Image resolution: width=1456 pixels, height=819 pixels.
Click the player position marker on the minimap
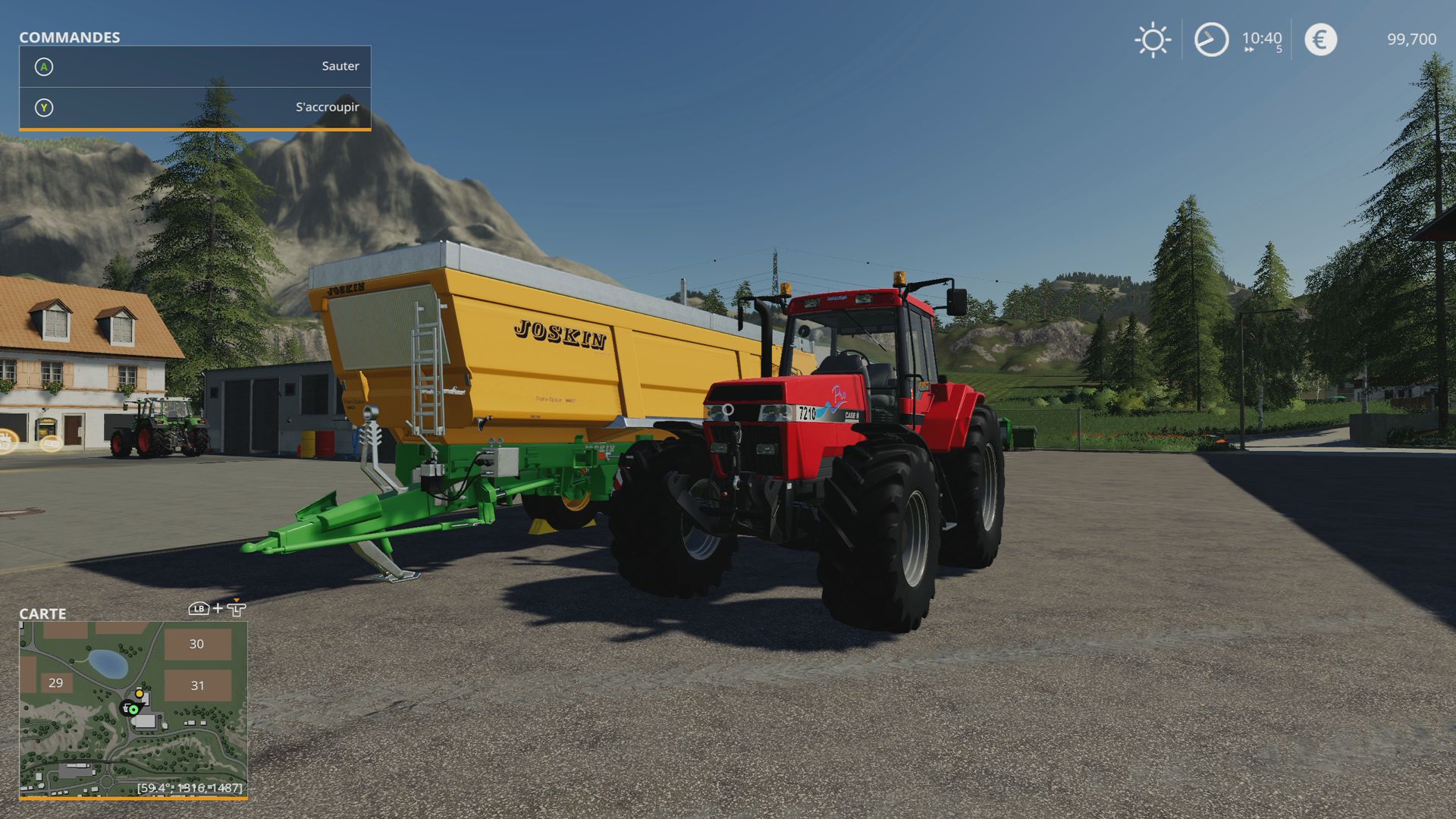pos(133,710)
